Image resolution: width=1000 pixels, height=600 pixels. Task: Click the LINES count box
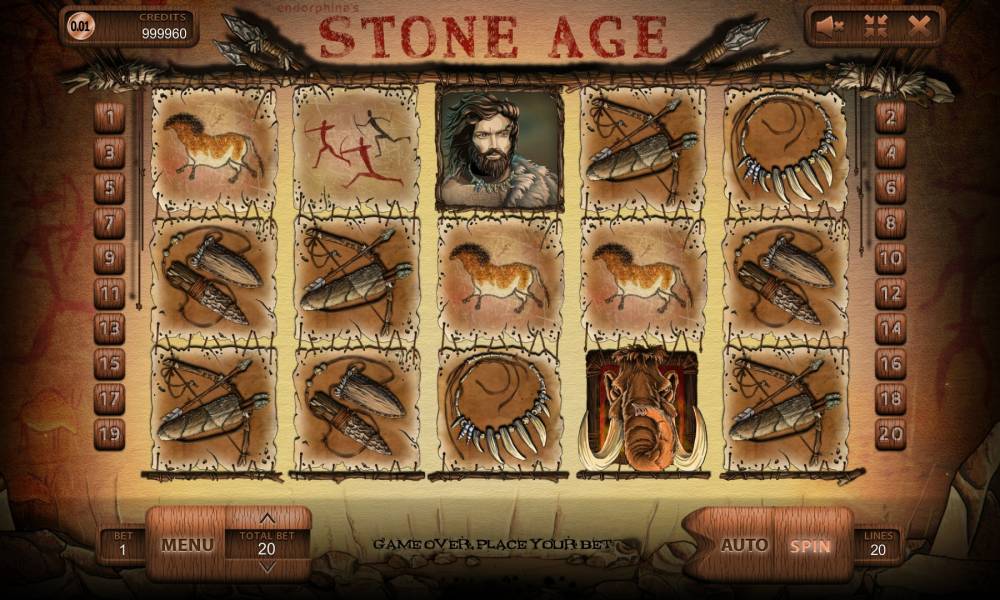click(877, 546)
